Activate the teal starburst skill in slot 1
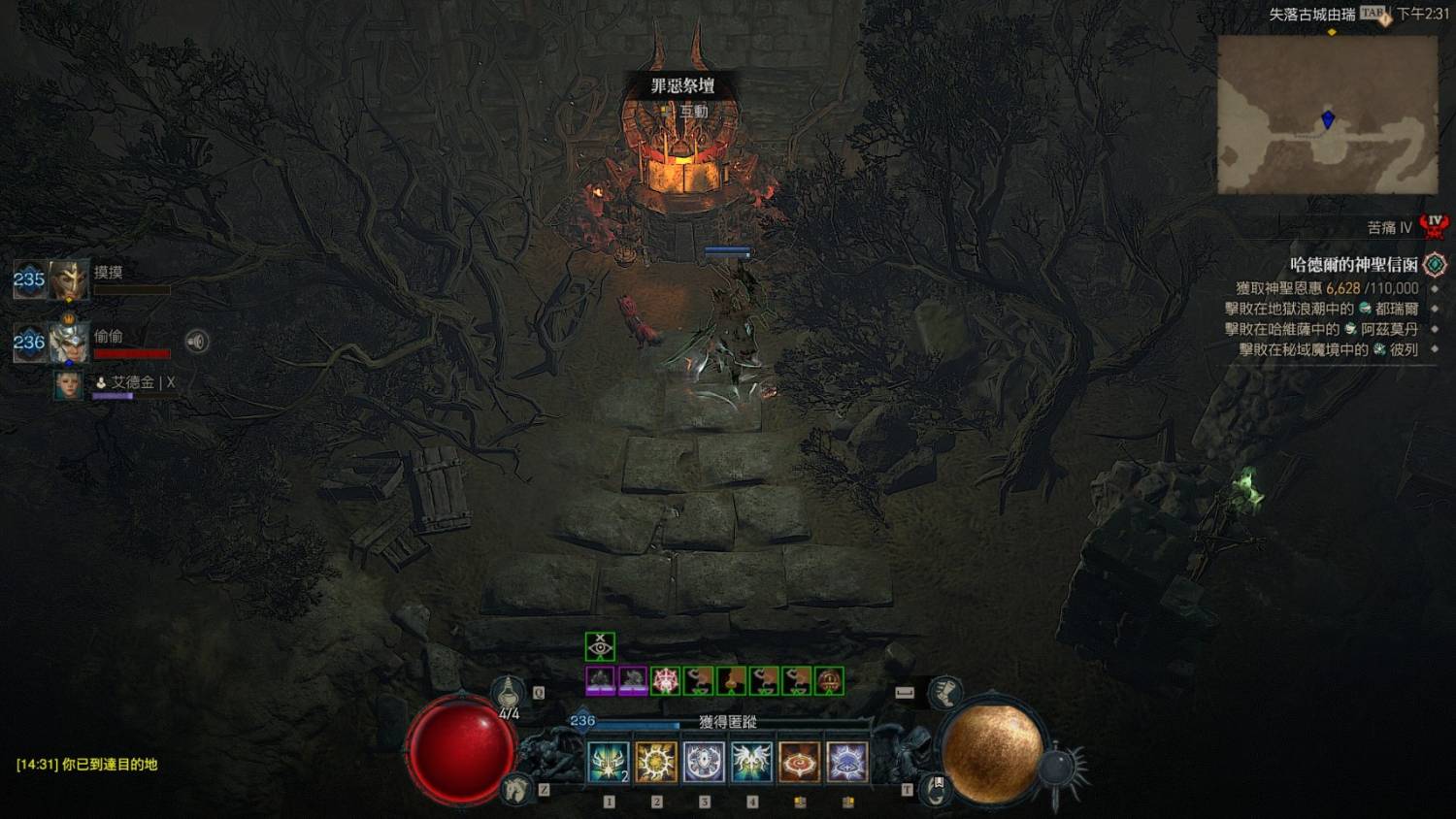 pyautogui.click(x=609, y=763)
